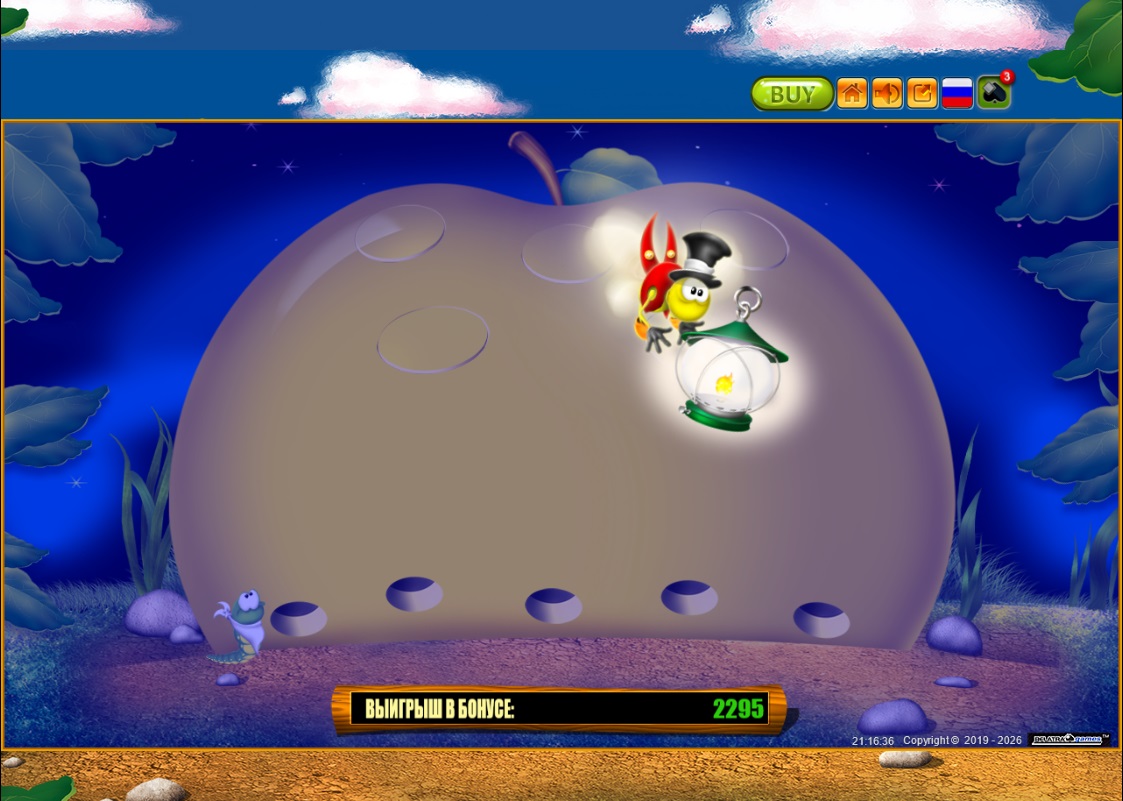Change language using the Russian flag
The image size is (1123, 801).
pos(957,94)
